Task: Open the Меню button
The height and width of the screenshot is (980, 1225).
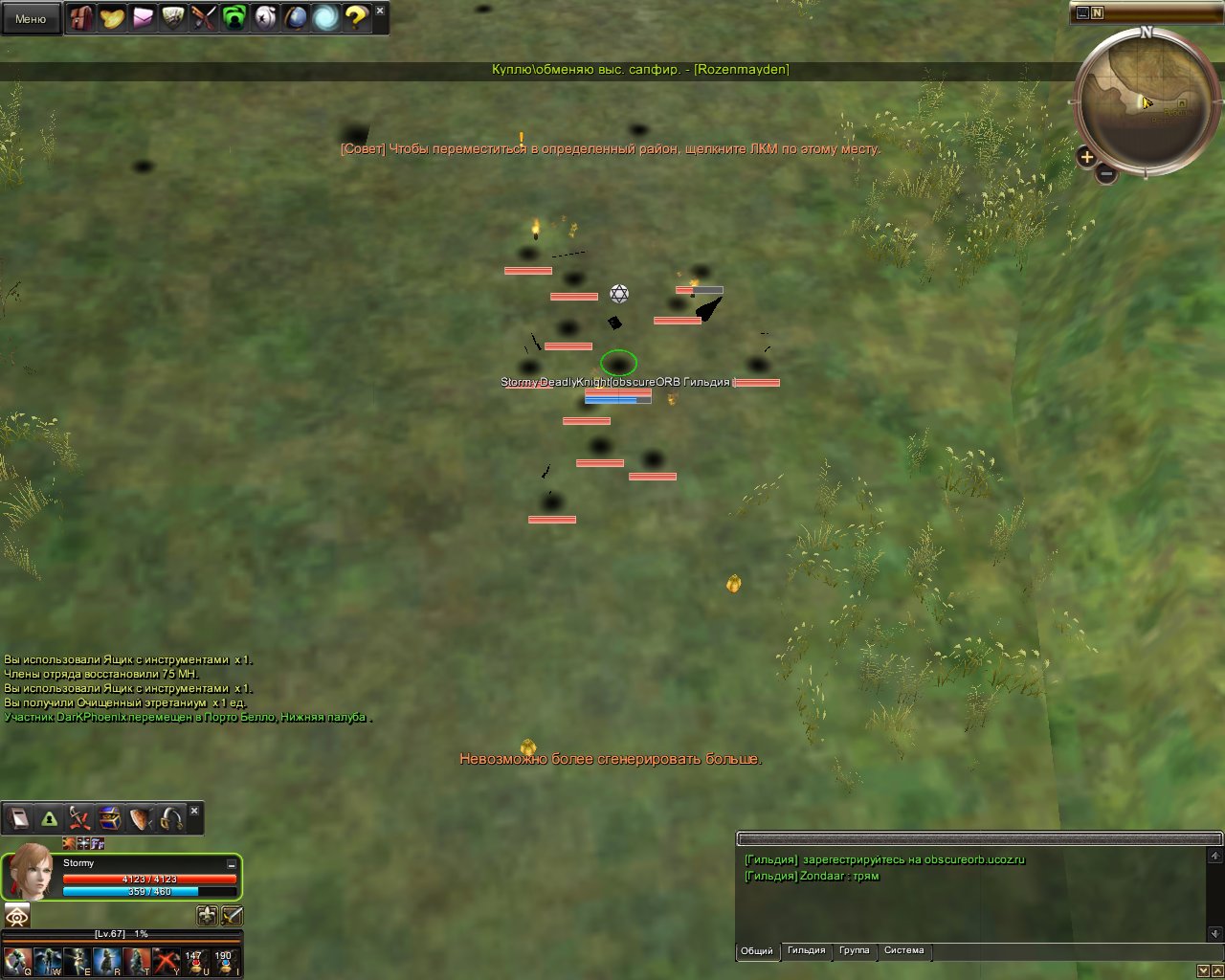Action: click(31, 18)
